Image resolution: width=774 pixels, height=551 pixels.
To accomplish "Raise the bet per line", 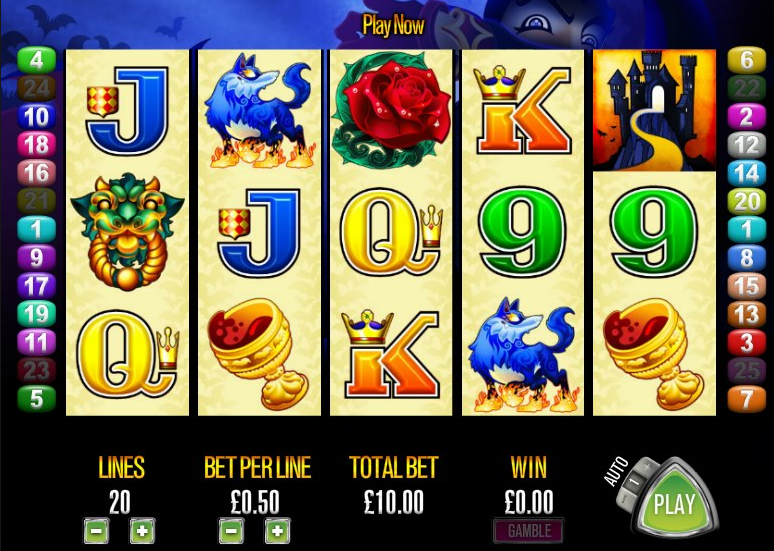I will (277, 531).
